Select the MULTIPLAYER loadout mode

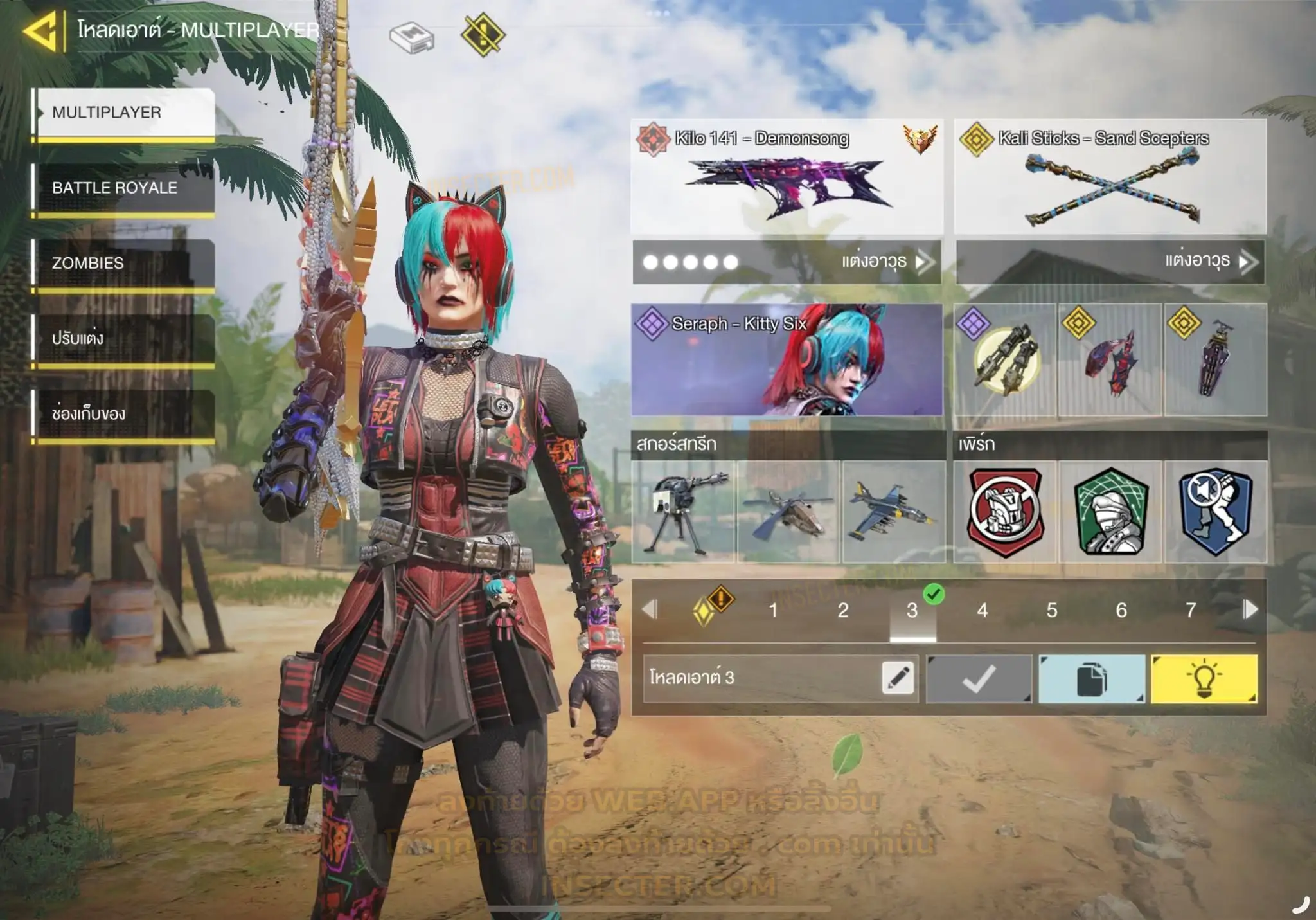pyautogui.click(x=124, y=113)
